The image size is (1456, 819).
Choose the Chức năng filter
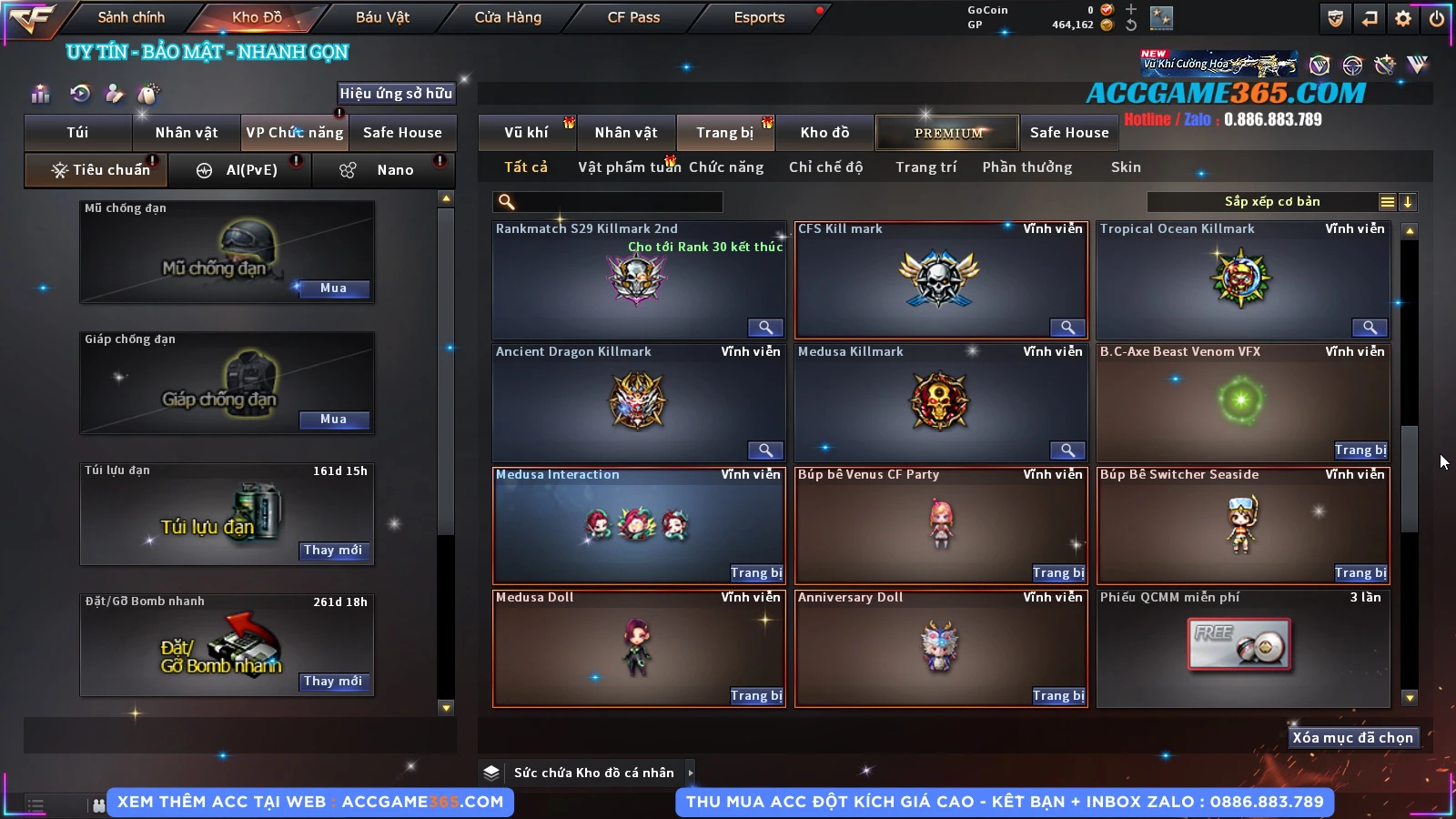(x=726, y=167)
